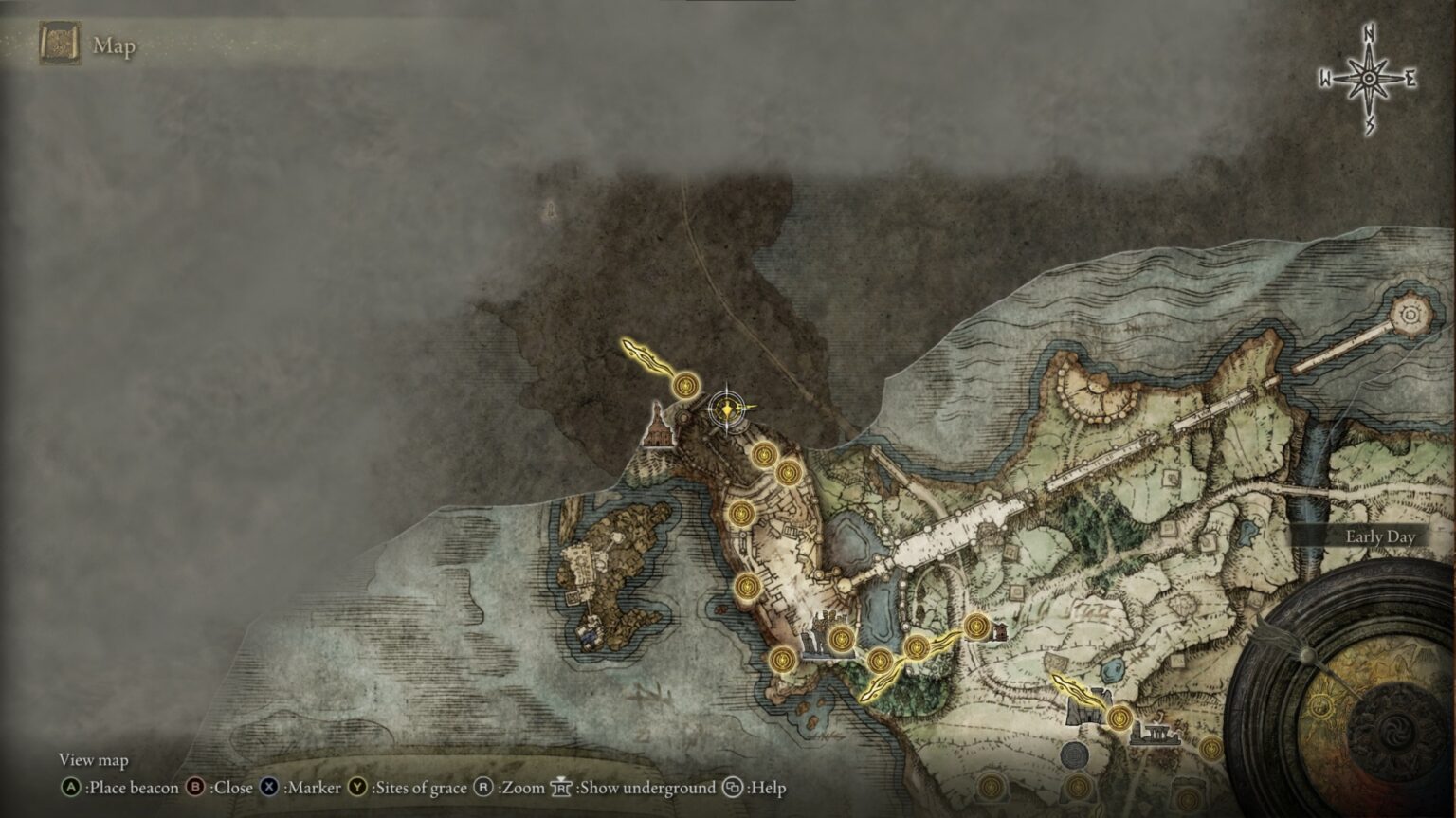1456x818 pixels.
Task: Click the player location cursor on the map
Action: (726, 409)
